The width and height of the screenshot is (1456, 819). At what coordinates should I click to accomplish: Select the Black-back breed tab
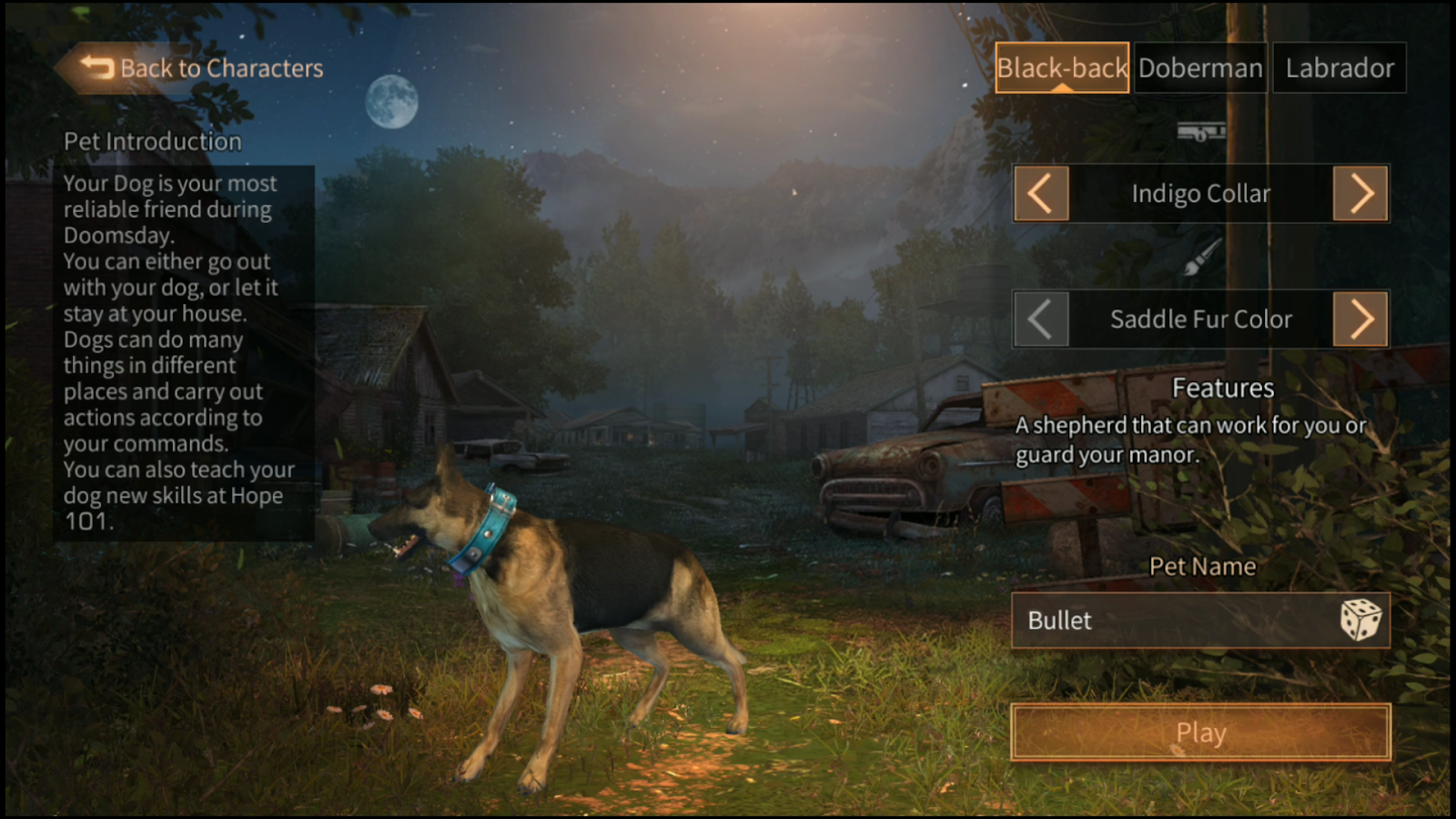click(1061, 68)
